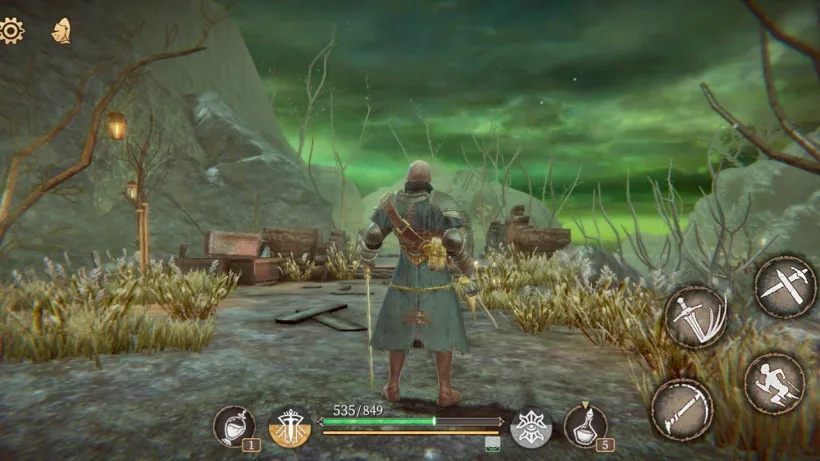The width and height of the screenshot is (820, 461).
Task: Activate the gold winged sword skill
Action: pos(290,427)
